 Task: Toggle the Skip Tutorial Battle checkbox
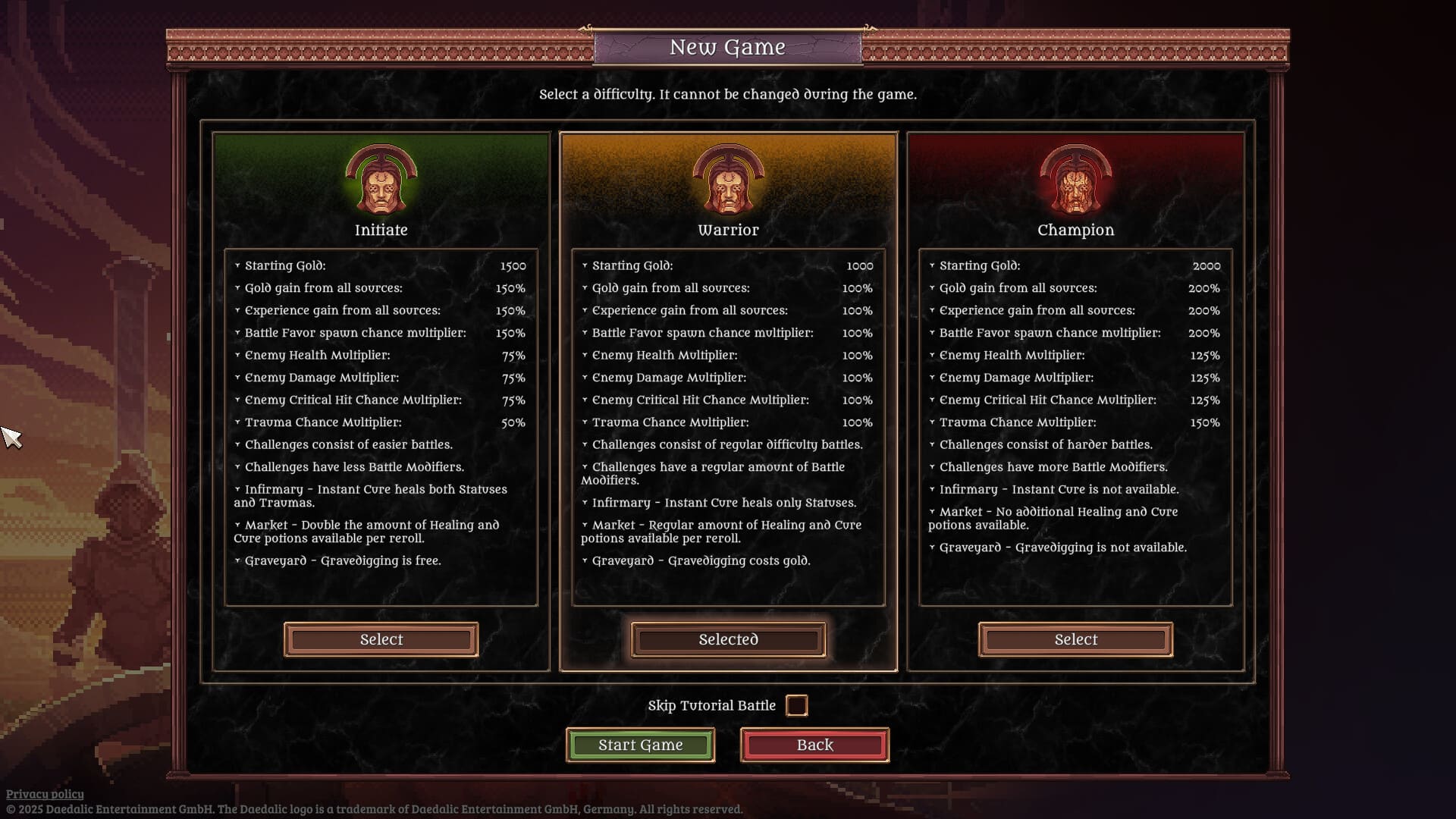tap(796, 705)
